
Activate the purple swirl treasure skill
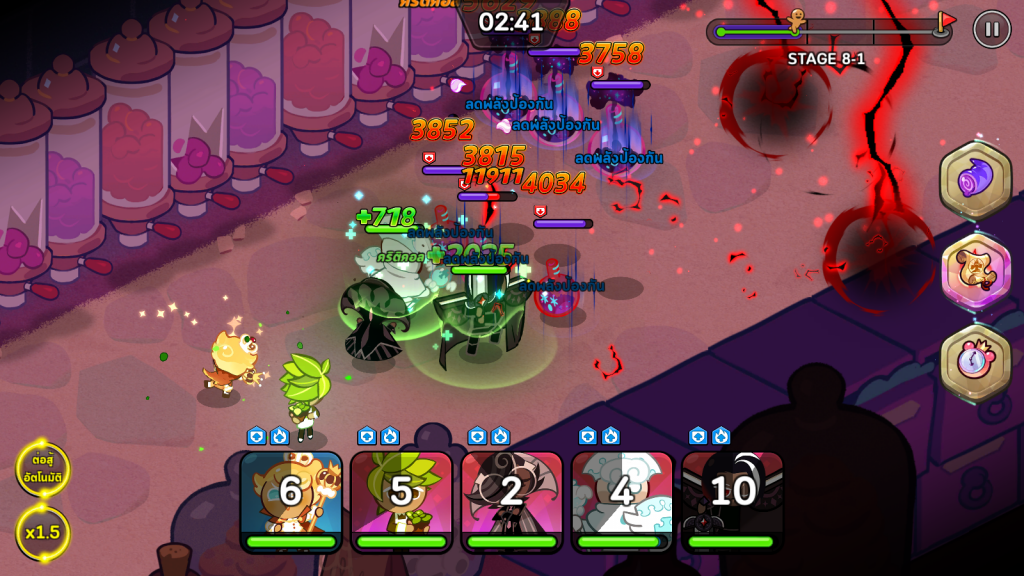click(x=975, y=181)
